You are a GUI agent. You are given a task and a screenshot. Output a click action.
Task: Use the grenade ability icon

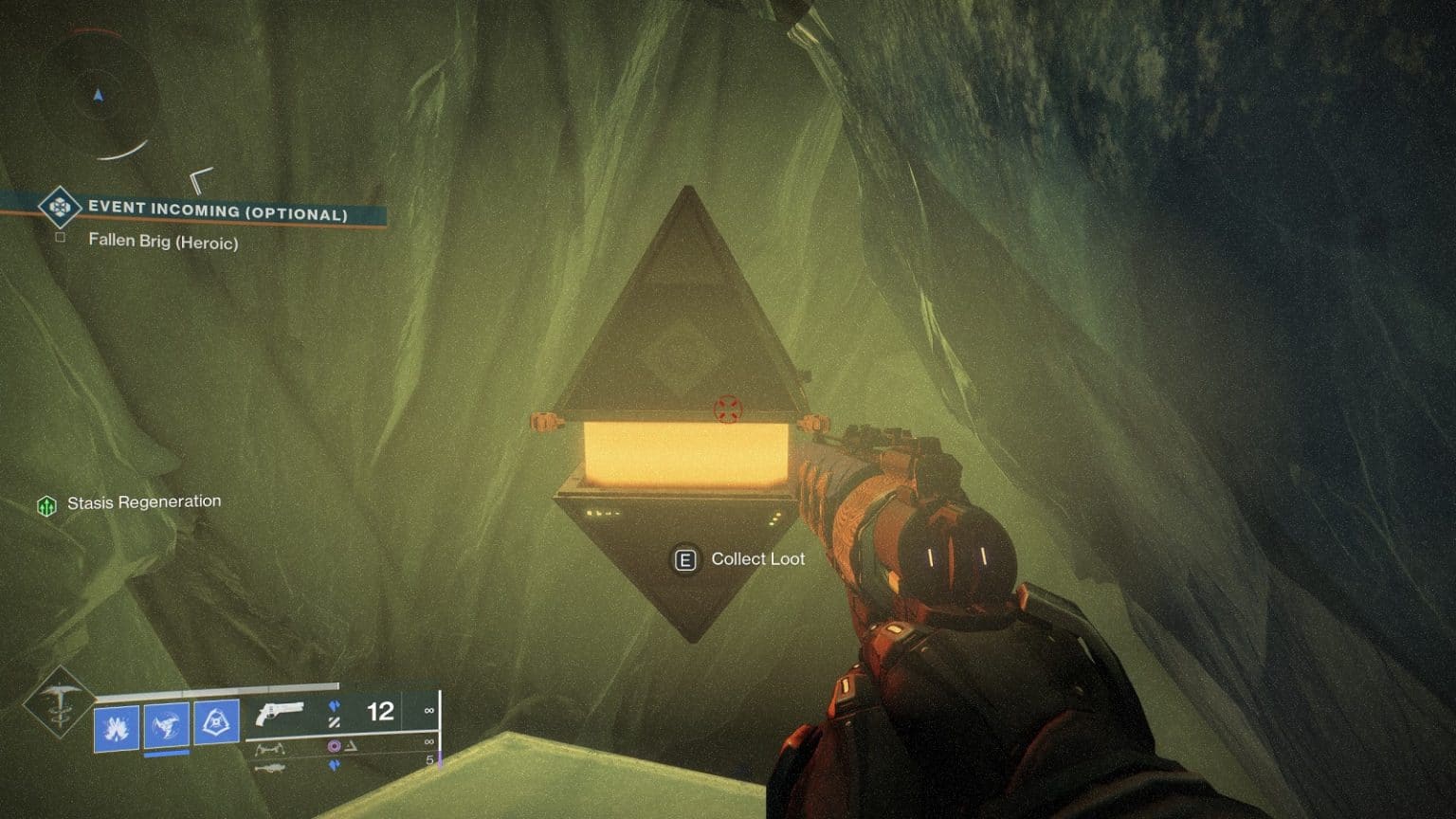tap(117, 728)
